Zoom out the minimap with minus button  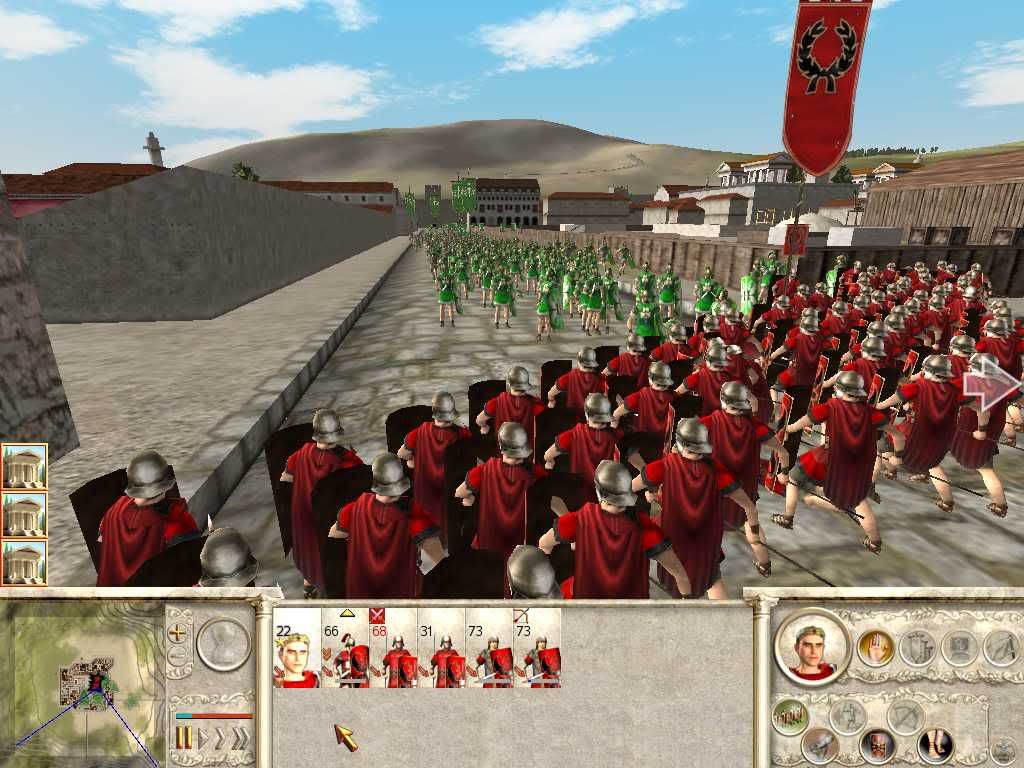(x=178, y=657)
